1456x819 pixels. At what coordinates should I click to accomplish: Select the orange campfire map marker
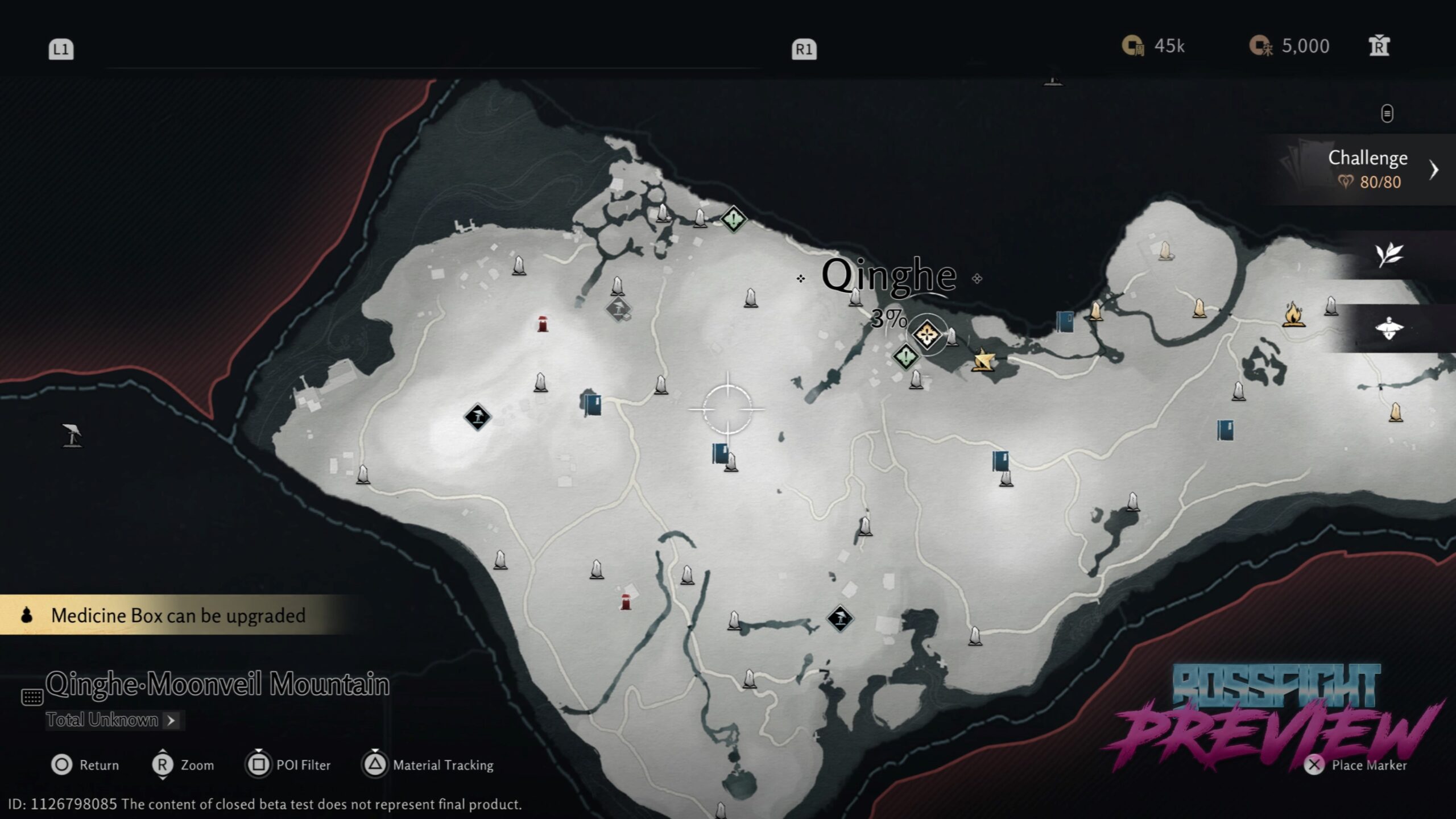point(1293,315)
